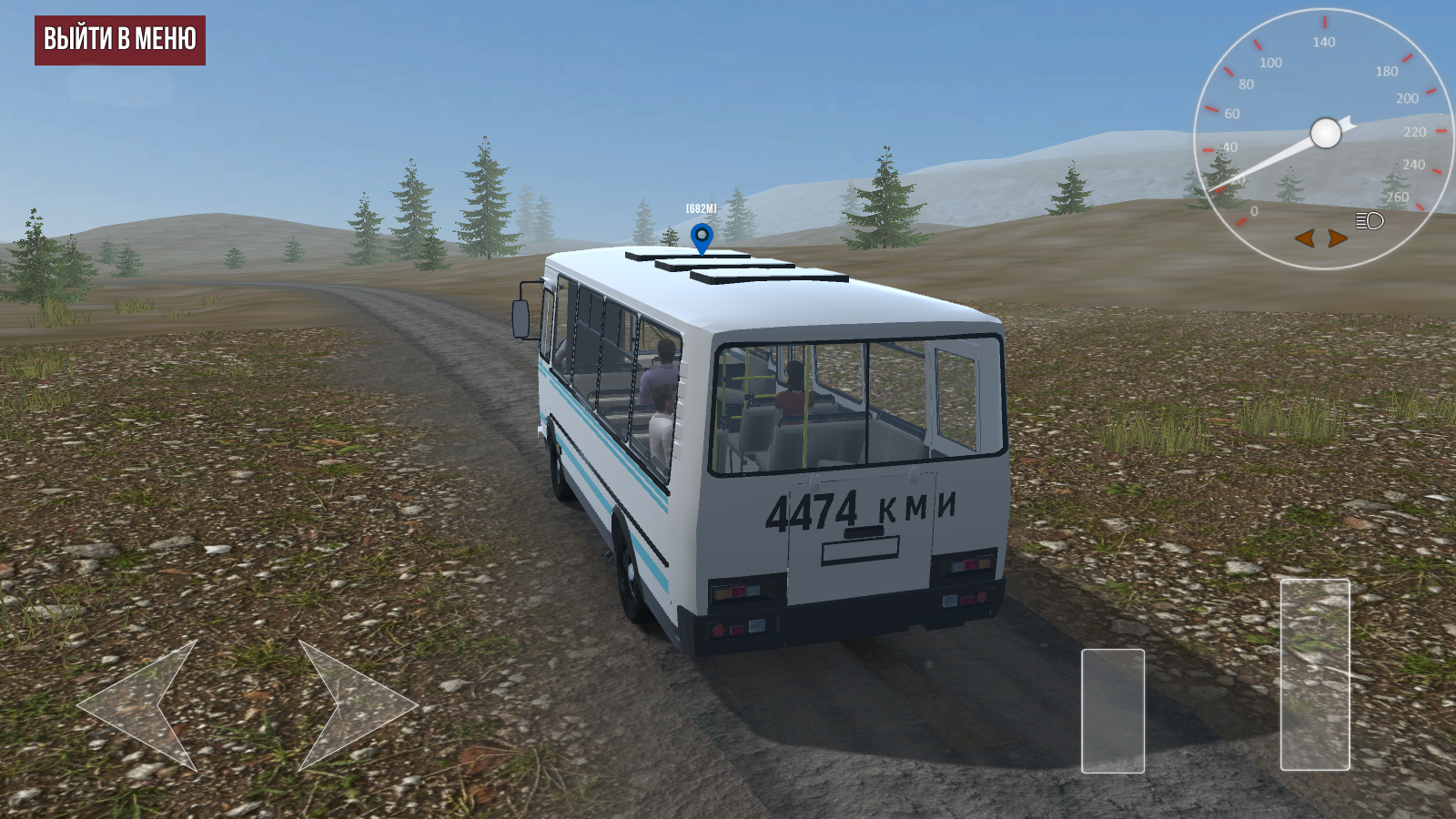Enable the right turn signal arrow
Viewport: 1456px width, 819px height.
tap(1336, 239)
